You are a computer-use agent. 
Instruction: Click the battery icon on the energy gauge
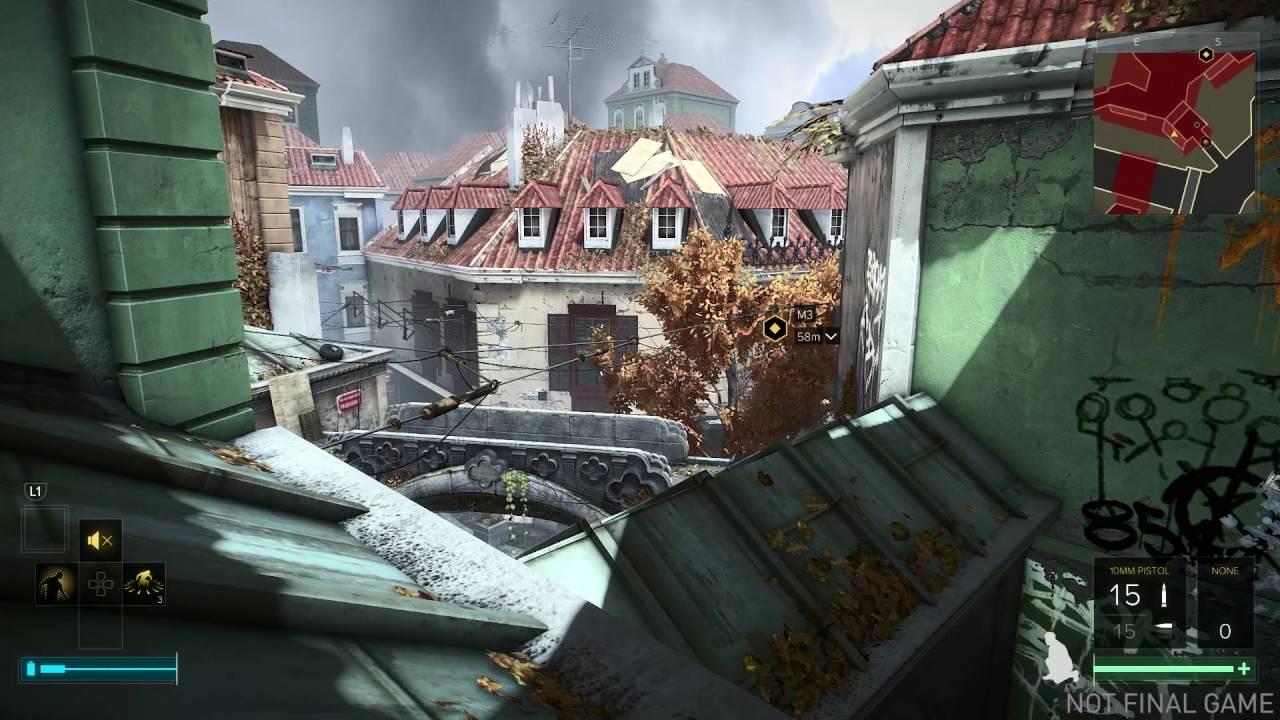click(x=30, y=666)
